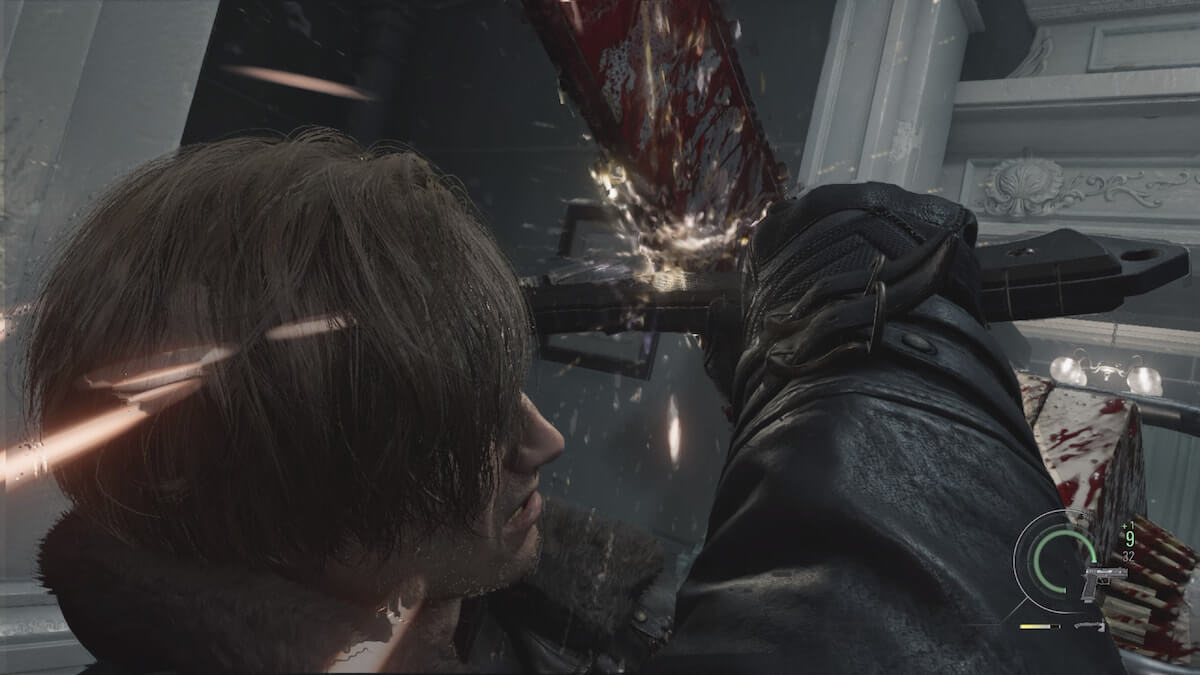Select the equipped handgun icon

(1102, 582)
